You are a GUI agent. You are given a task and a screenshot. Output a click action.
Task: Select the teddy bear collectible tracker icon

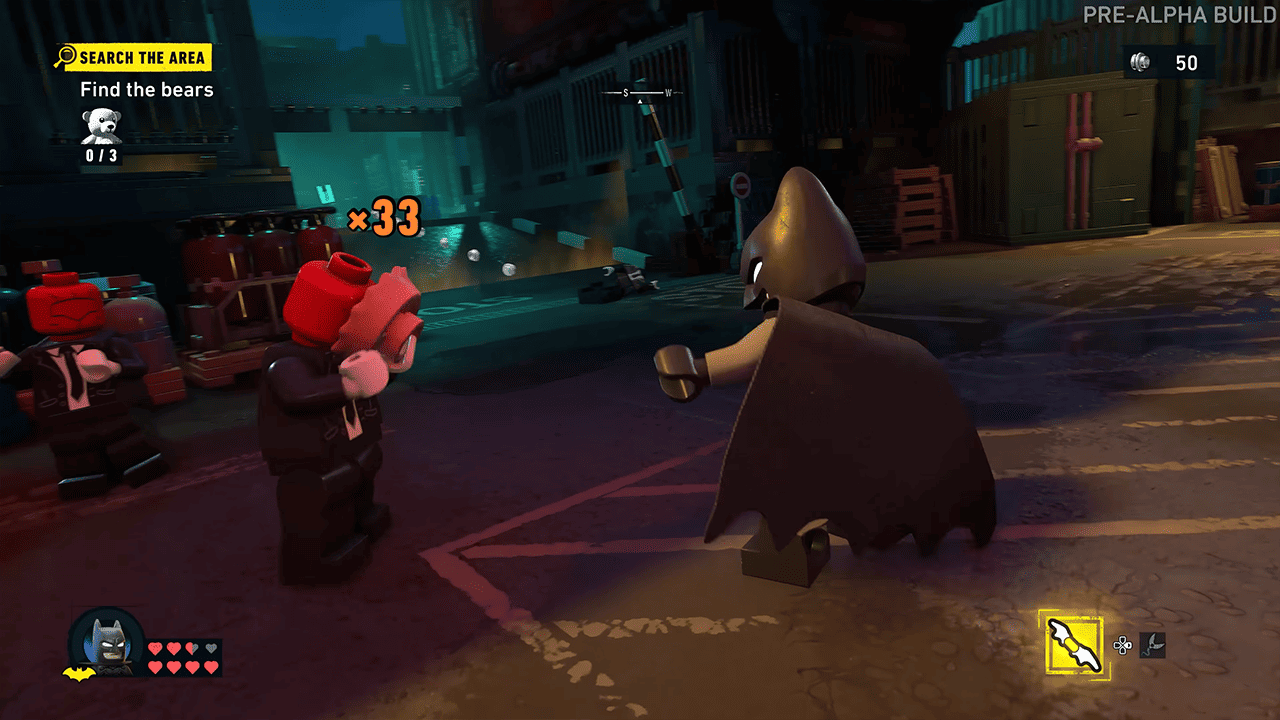[100, 126]
